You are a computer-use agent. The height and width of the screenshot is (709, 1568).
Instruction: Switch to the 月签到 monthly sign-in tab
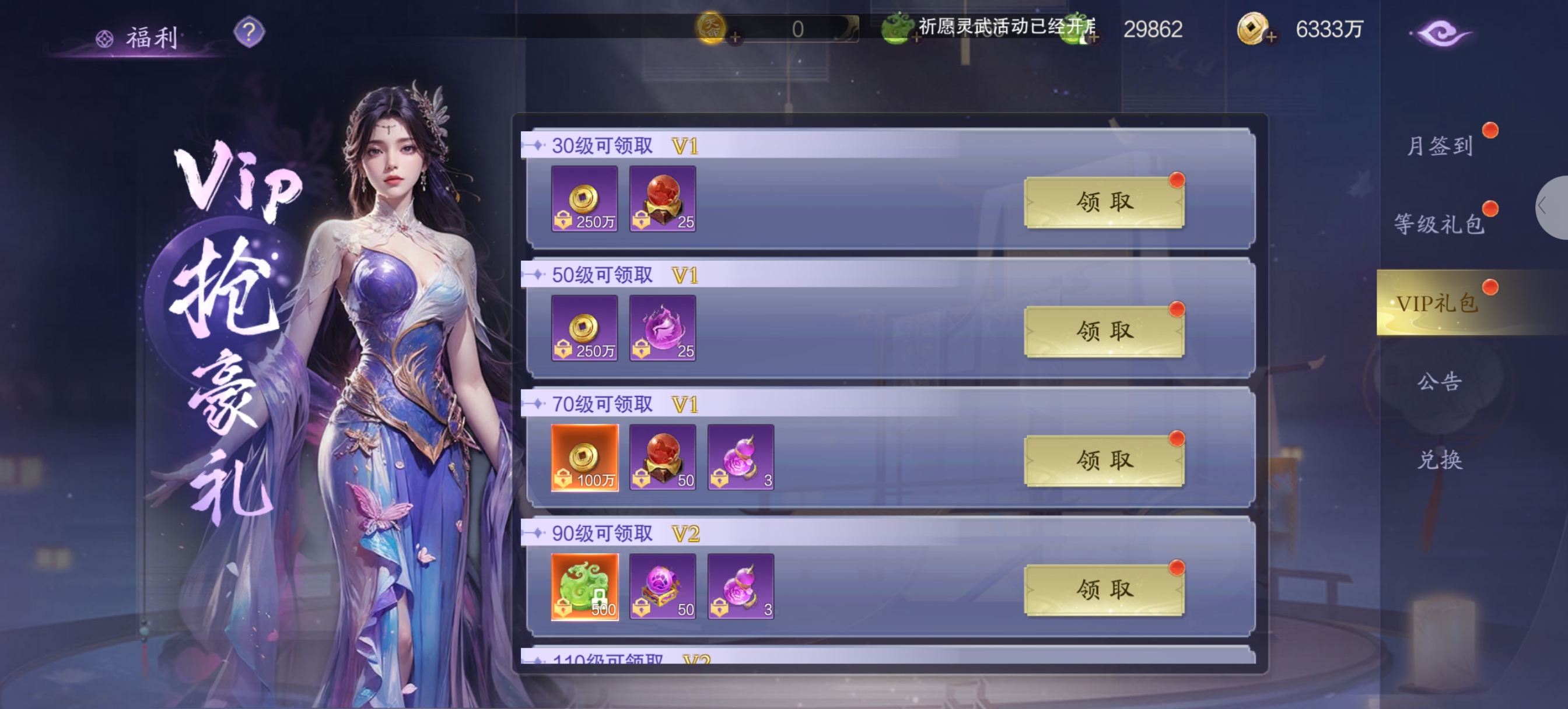pyautogui.click(x=1440, y=146)
